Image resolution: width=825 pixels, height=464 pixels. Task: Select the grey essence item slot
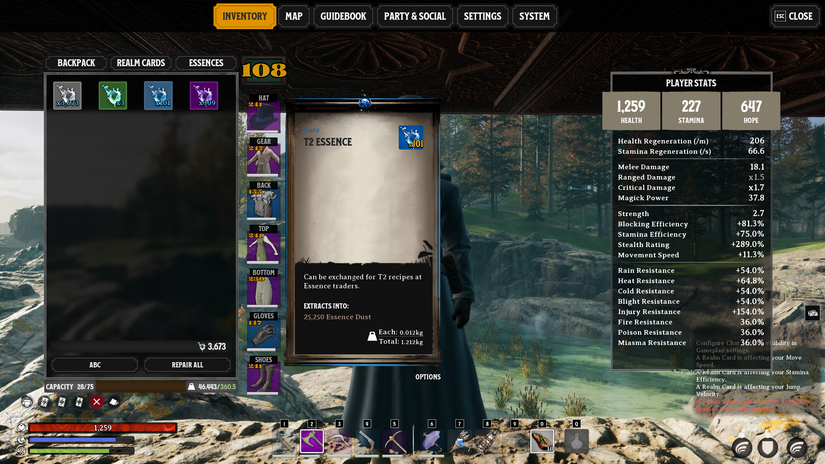pos(67,95)
